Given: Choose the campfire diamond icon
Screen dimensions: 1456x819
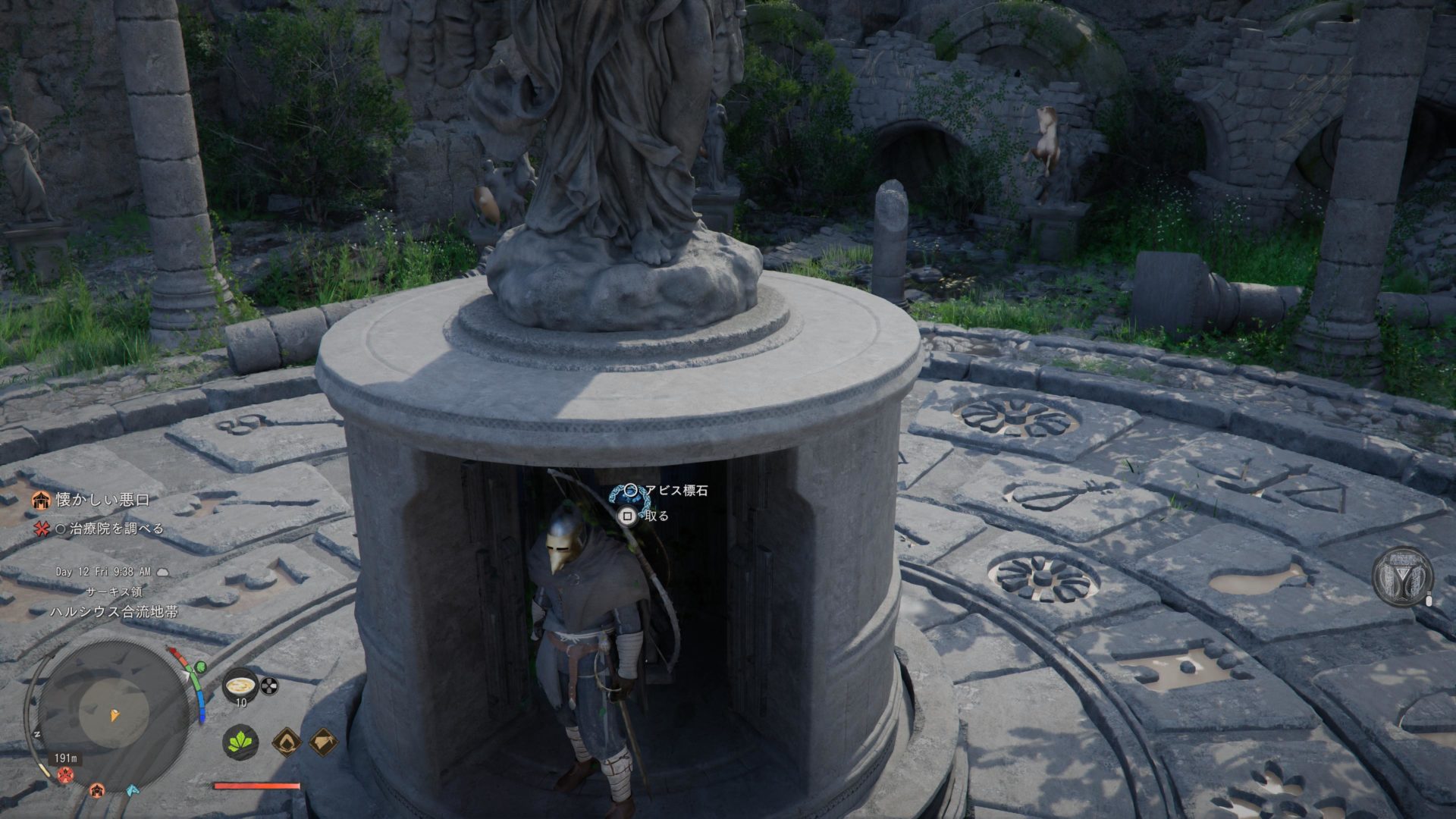Looking at the screenshot, I should tap(286, 741).
